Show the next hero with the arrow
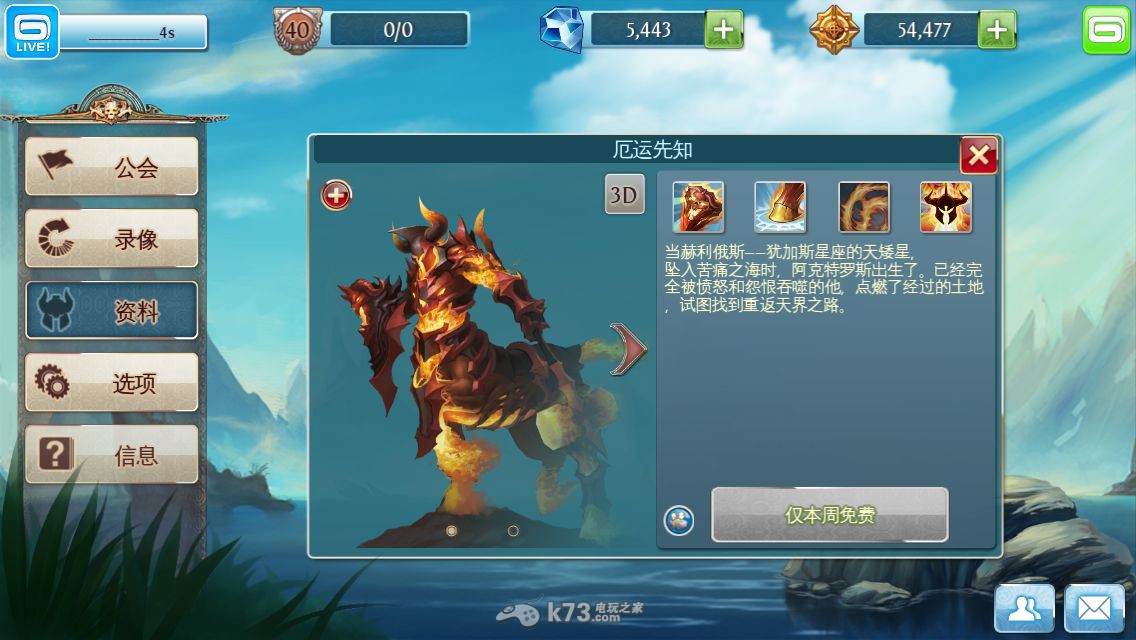This screenshot has width=1136, height=640. pyautogui.click(x=629, y=349)
